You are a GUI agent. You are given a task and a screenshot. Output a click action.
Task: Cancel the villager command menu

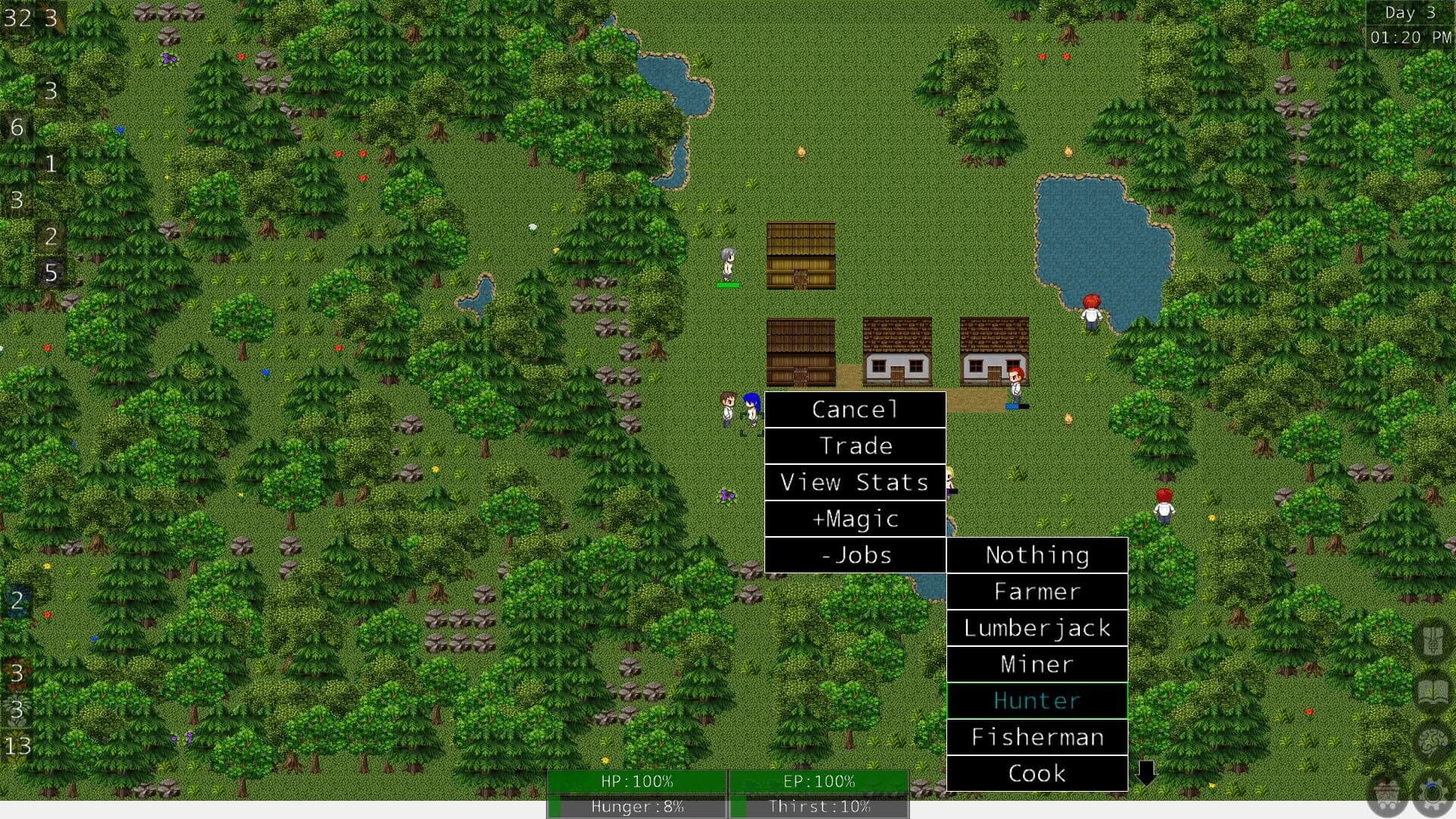(x=855, y=409)
